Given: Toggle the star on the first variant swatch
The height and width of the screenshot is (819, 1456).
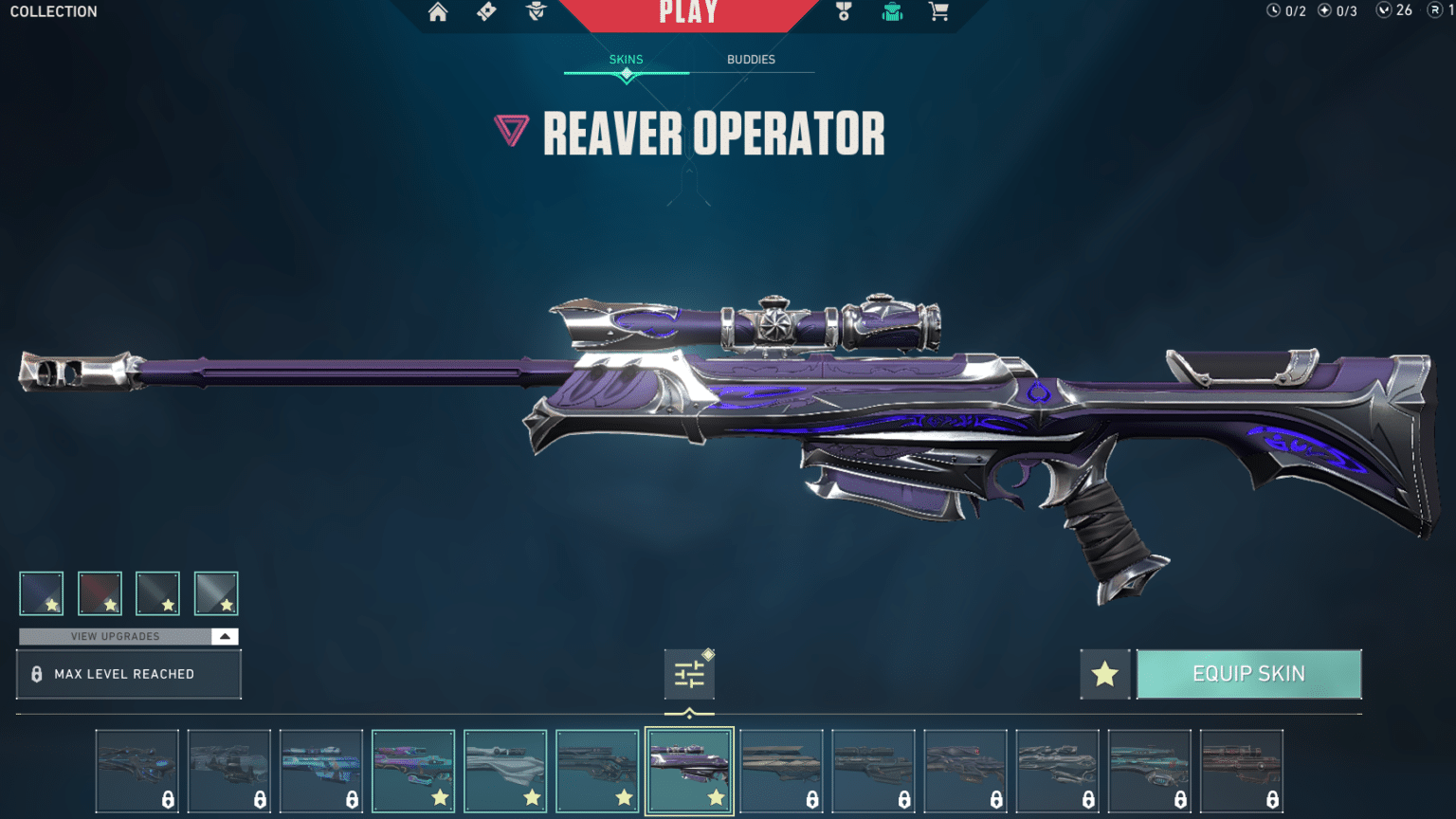Looking at the screenshot, I should coord(52,604).
